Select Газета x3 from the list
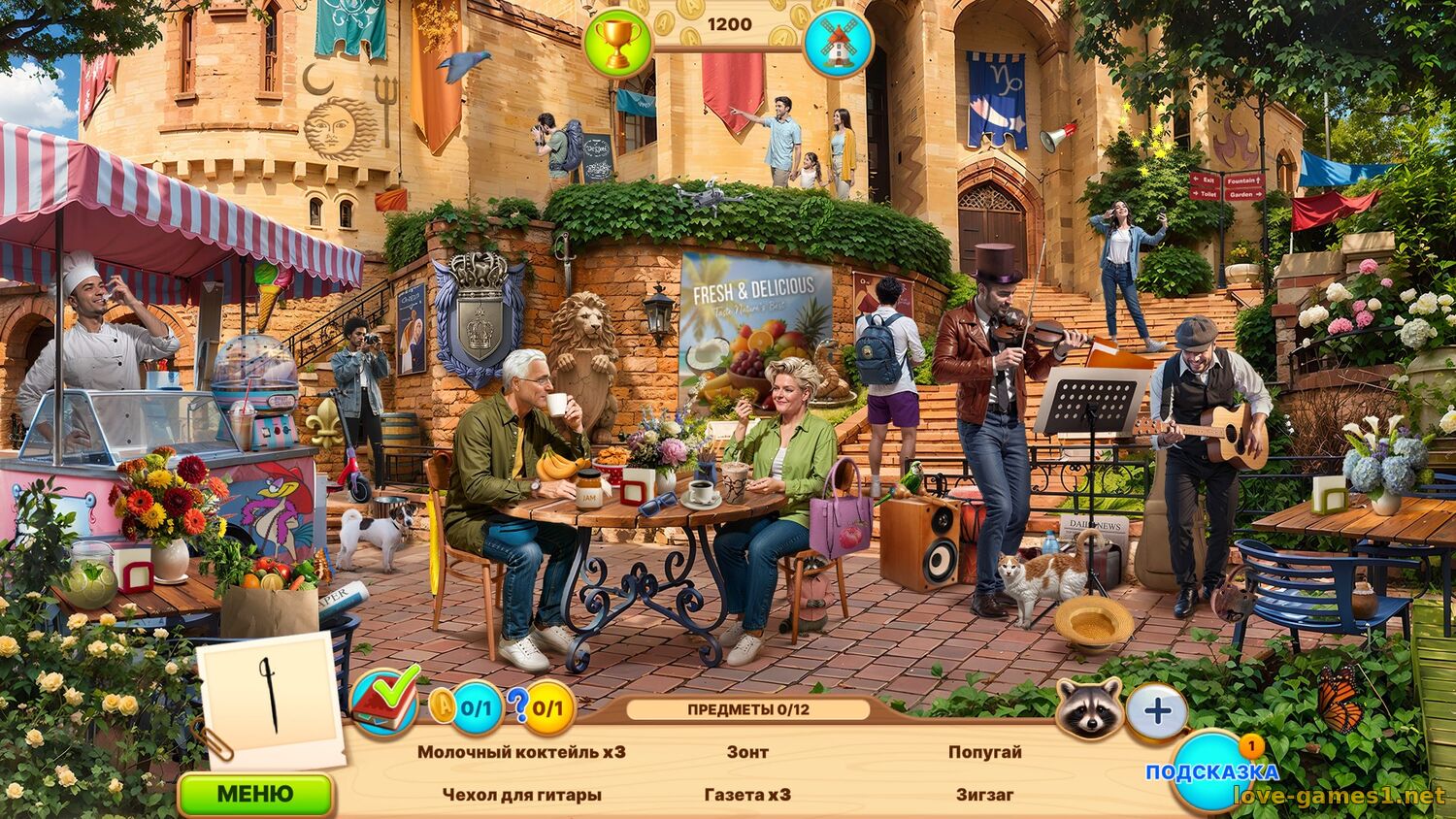This screenshot has width=1456, height=819. tap(747, 795)
